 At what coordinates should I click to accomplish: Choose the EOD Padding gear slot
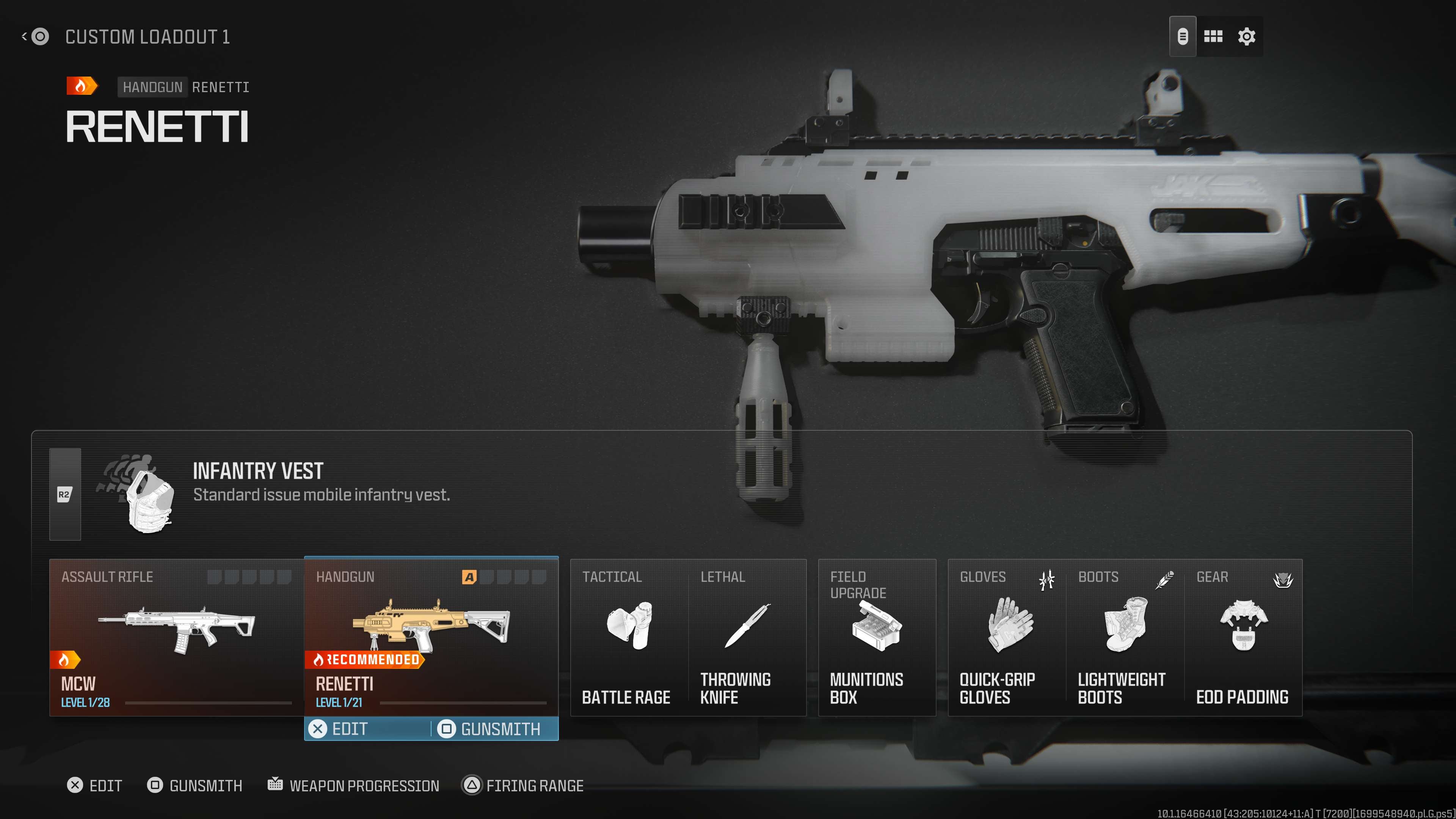(x=1243, y=637)
